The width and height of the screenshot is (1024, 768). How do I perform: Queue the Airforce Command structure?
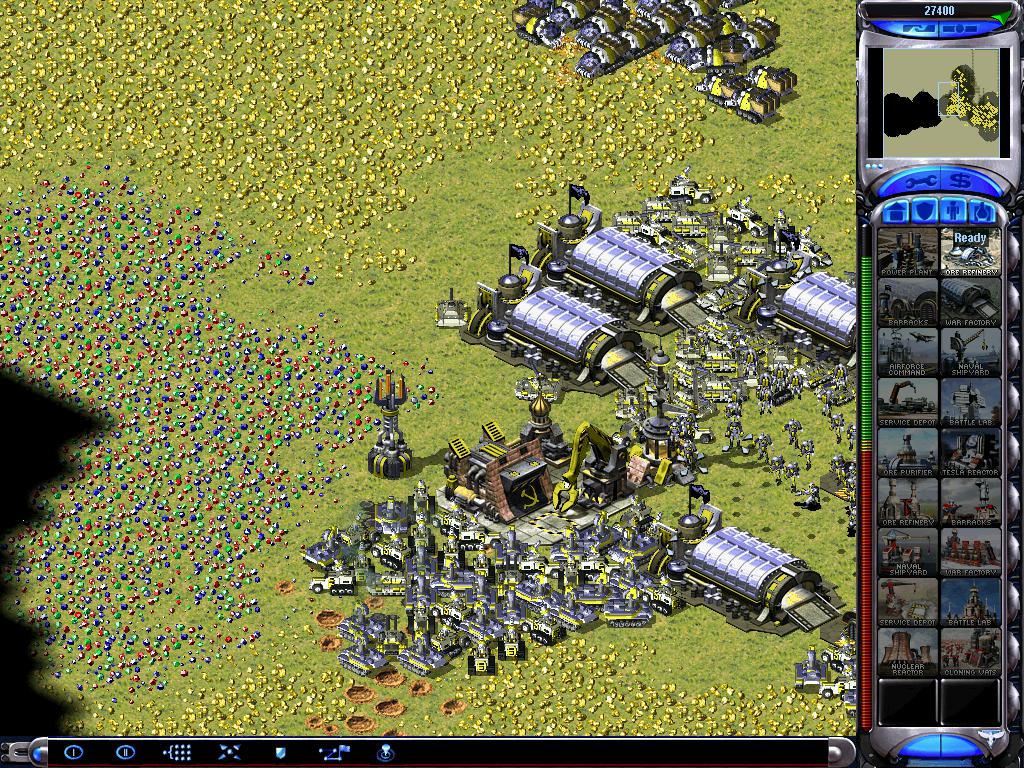coord(908,352)
